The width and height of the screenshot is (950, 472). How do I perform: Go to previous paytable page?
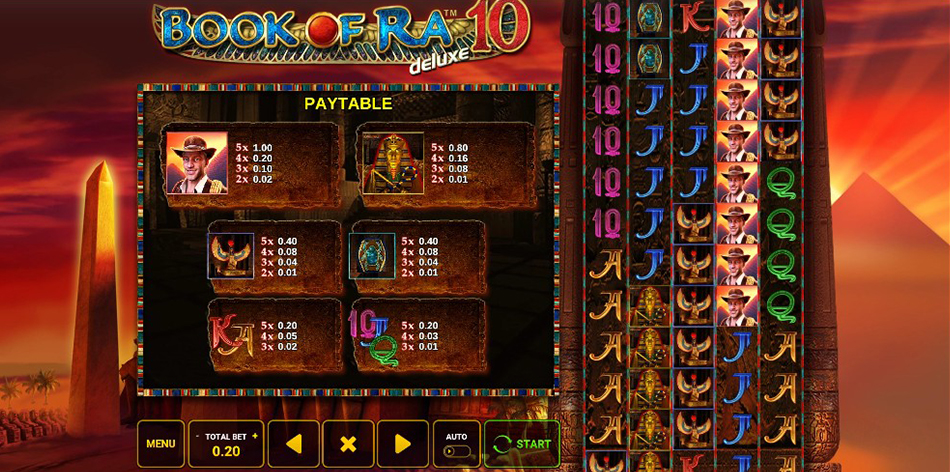click(293, 444)
